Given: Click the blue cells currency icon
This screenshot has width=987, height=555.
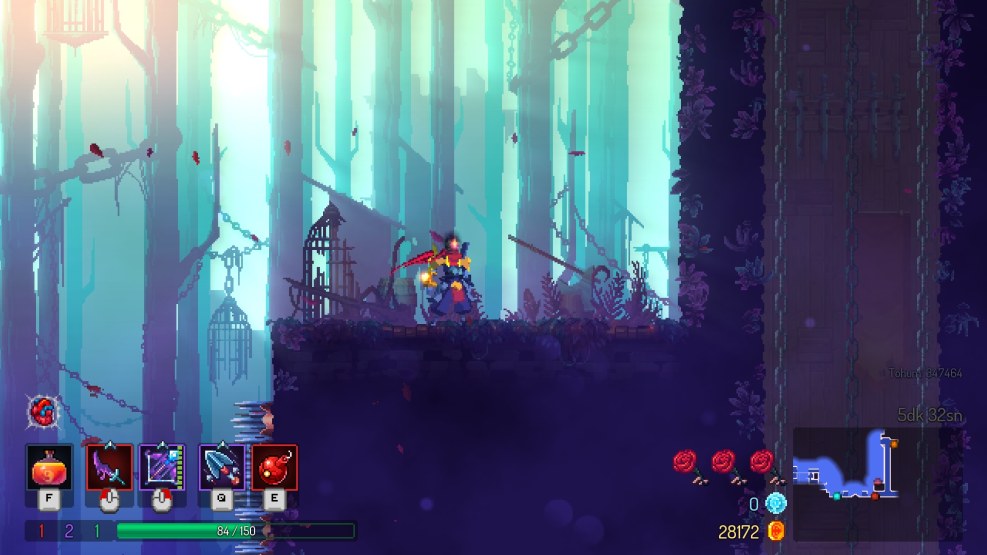Looking at the screenshot, I should pyautogui.click(x=776, y=503).
